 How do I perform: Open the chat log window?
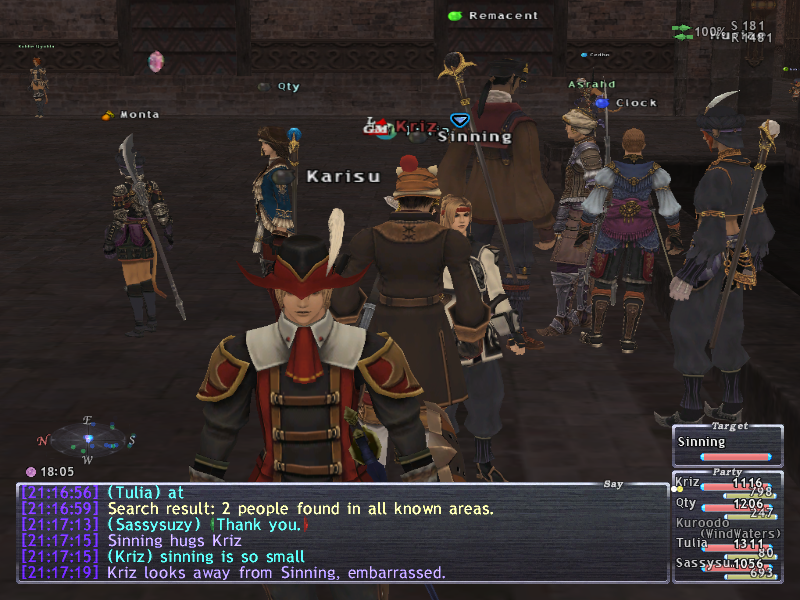[342, 532]
